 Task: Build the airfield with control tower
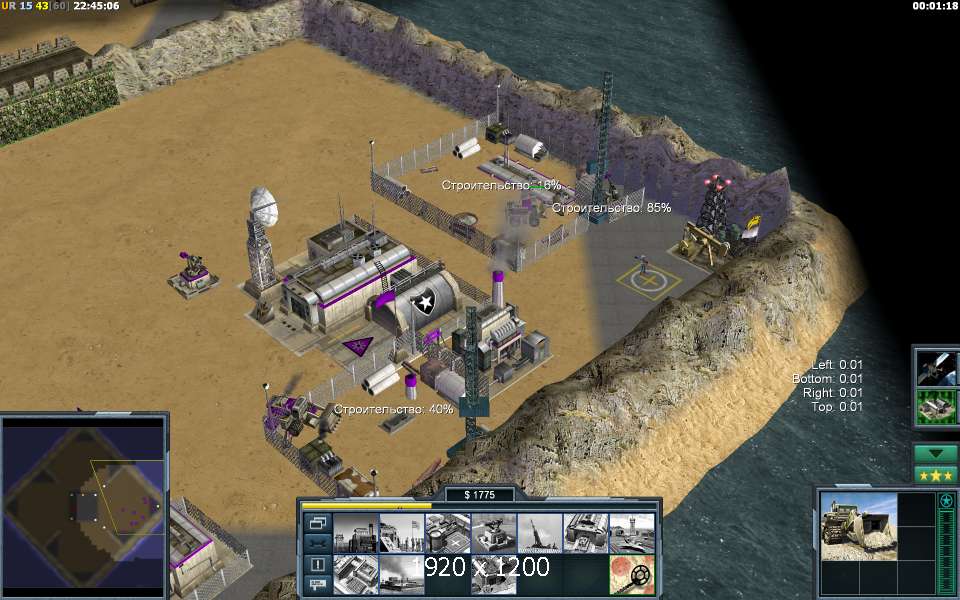(x=632, y=532)
